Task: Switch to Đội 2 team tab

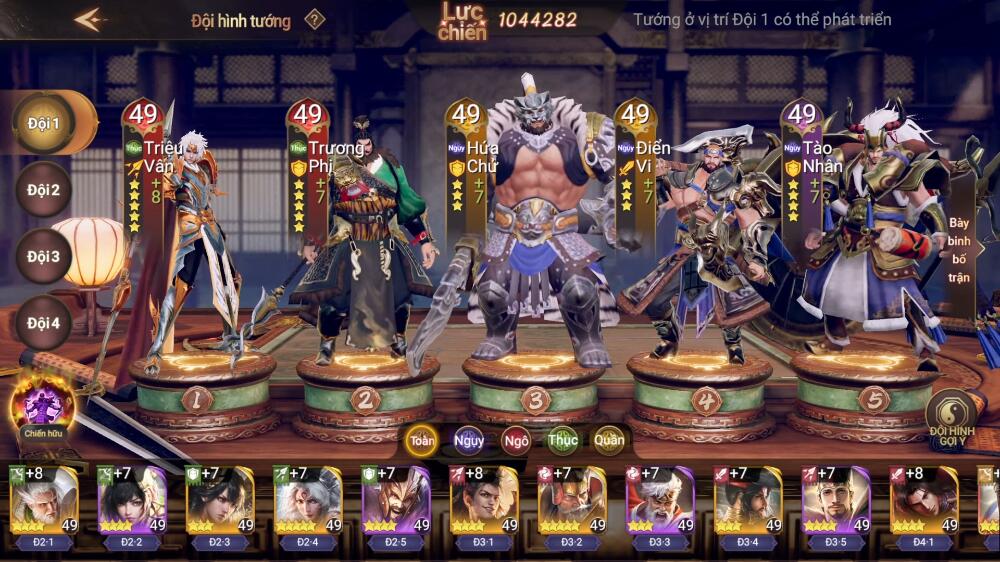Action: (44, 190)
